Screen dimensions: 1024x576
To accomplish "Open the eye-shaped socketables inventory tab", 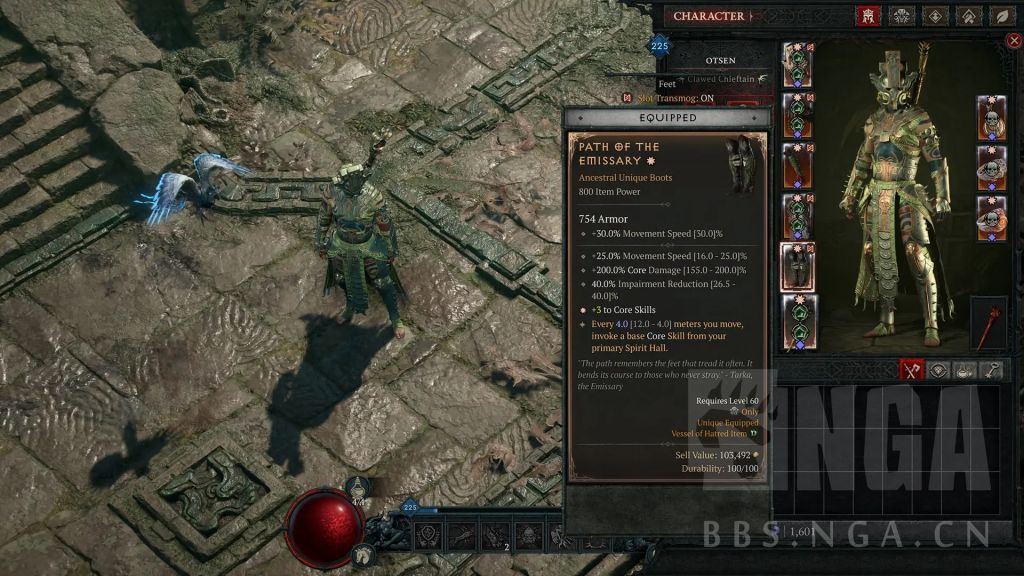I will (x=939, y=370).
